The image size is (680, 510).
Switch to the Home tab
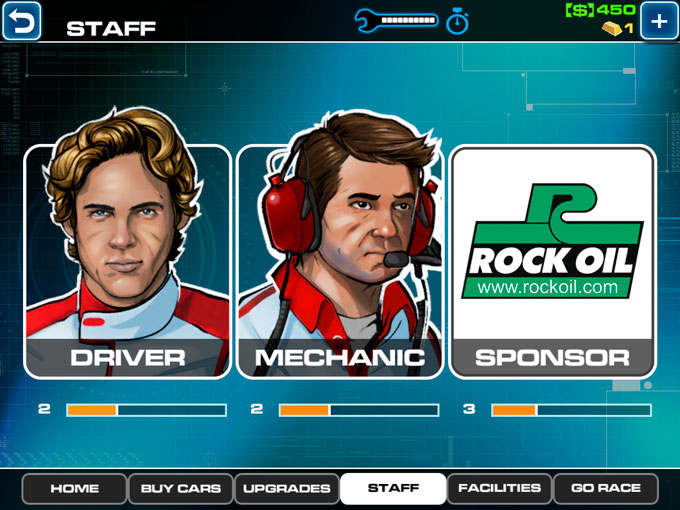click(x=74, y=489)
